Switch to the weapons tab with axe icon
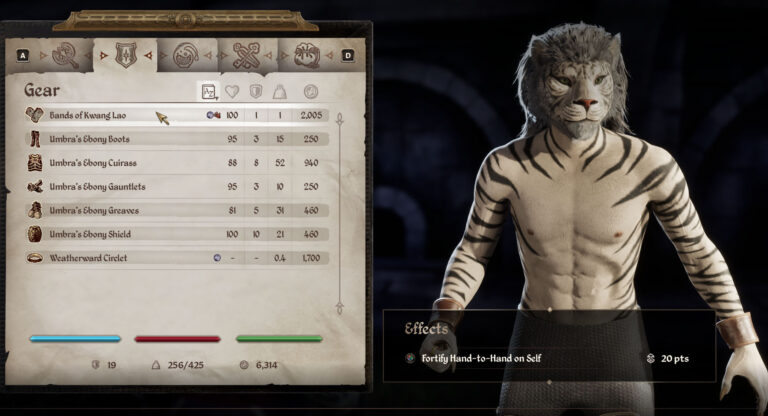Image resolution: width=768 pixels, height=416 pixels. click(66, 56)
